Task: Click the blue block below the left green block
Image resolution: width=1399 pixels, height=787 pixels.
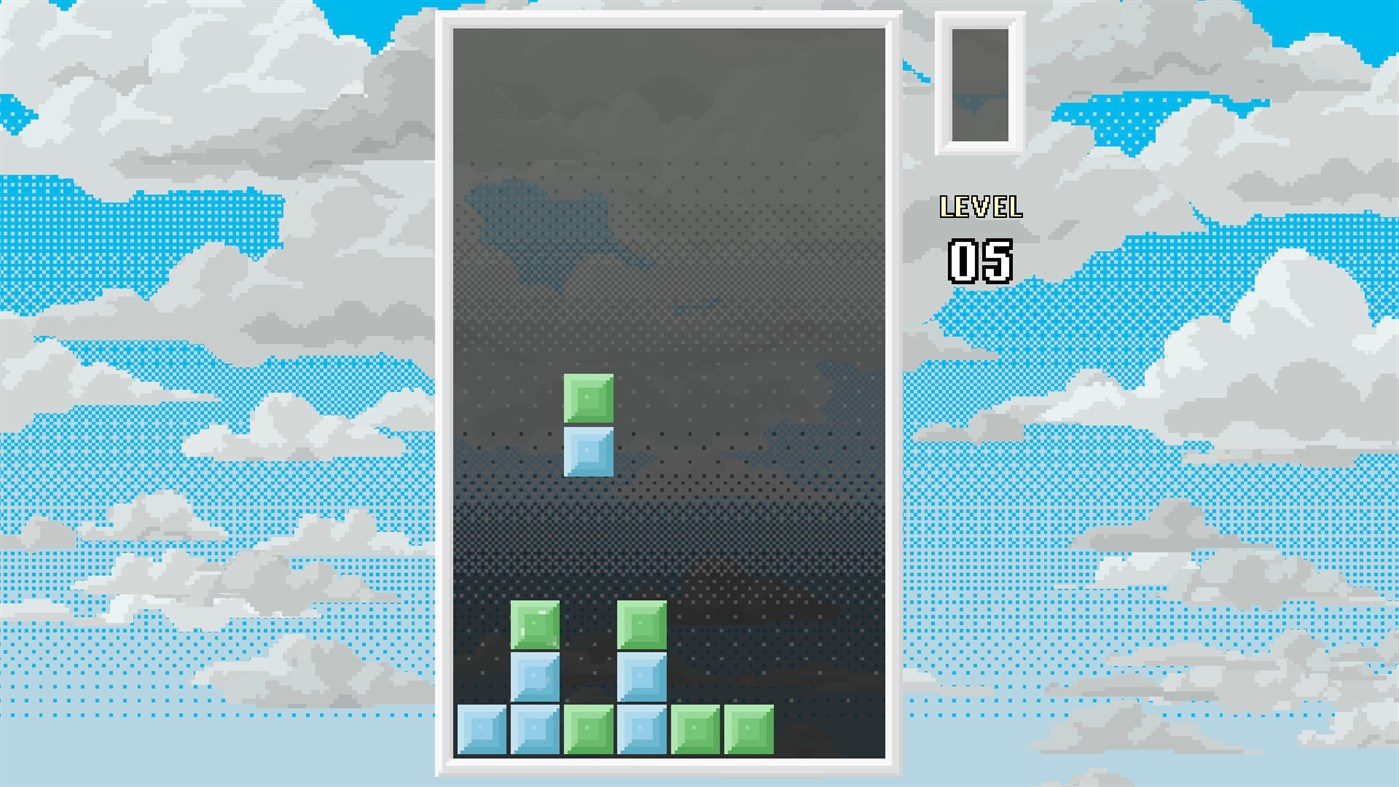Action: point(536,676)
